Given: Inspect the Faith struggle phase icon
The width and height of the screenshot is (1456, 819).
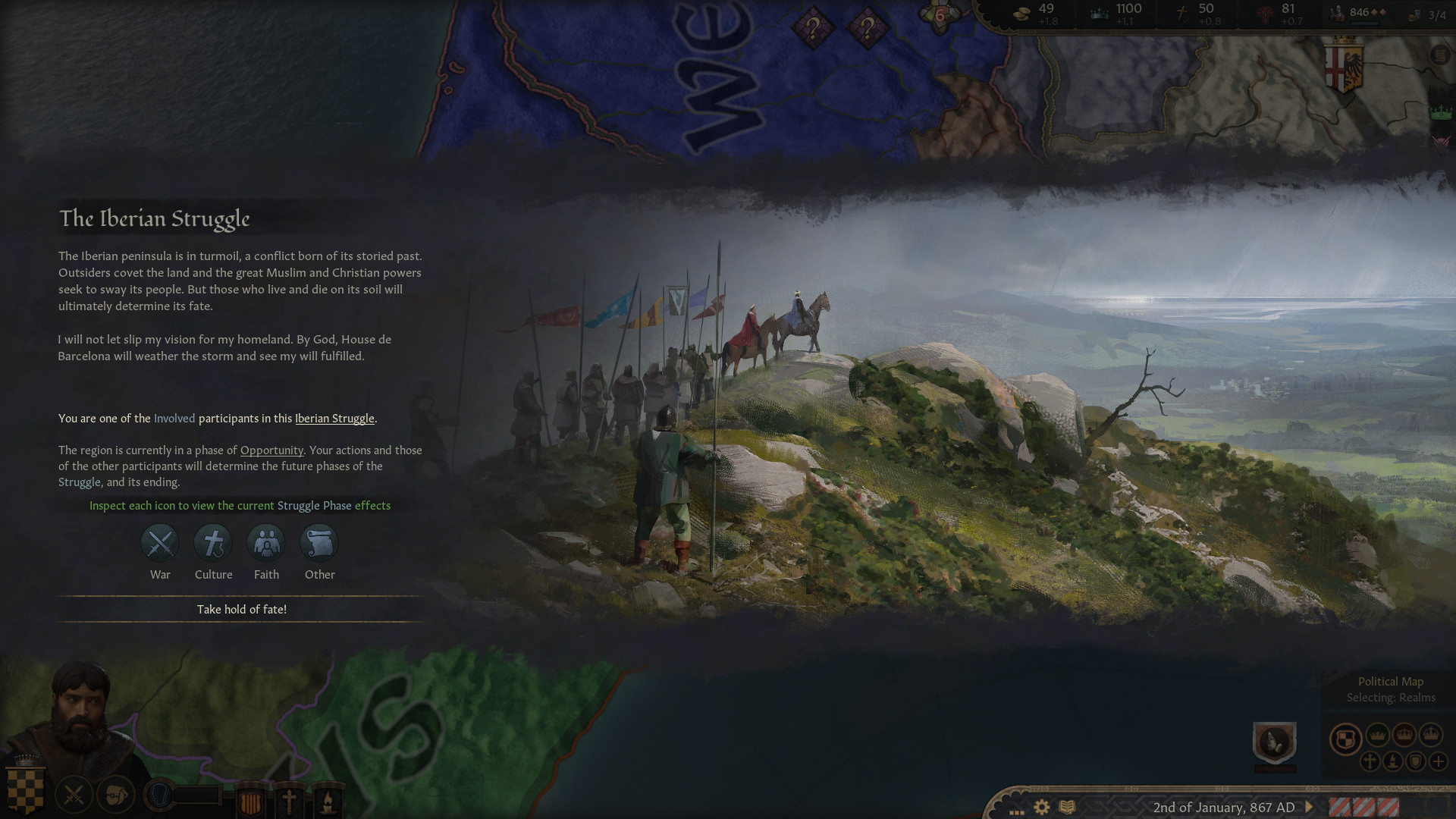Looking at the screenshot, I should click(x=266, y=543).
